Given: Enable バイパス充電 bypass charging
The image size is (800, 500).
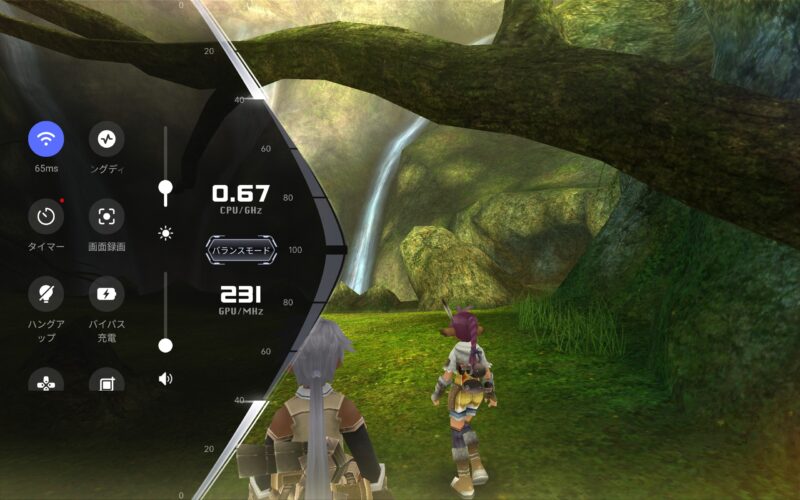Looking at the screenshot, I should click(x=107, y=293).
